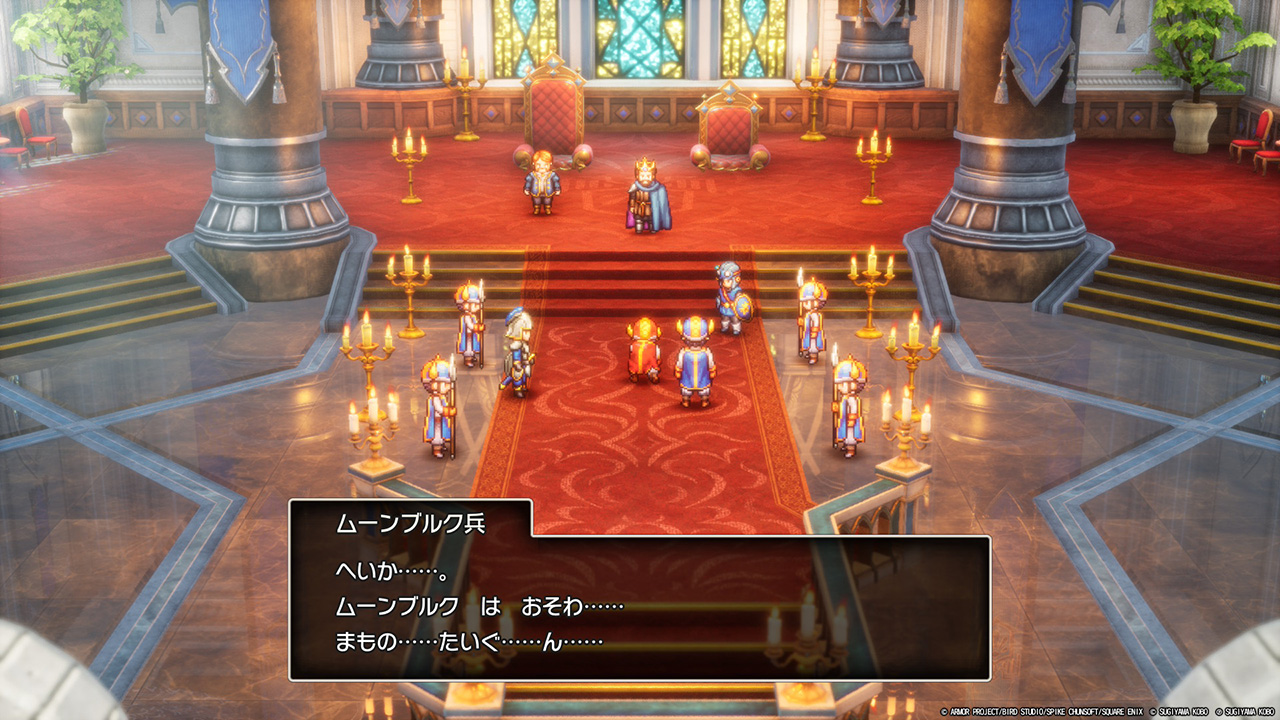Advance the ムーンブルク兵 dialogue box
Viewport: 1280px width, 720px height.
coord(640,607)
